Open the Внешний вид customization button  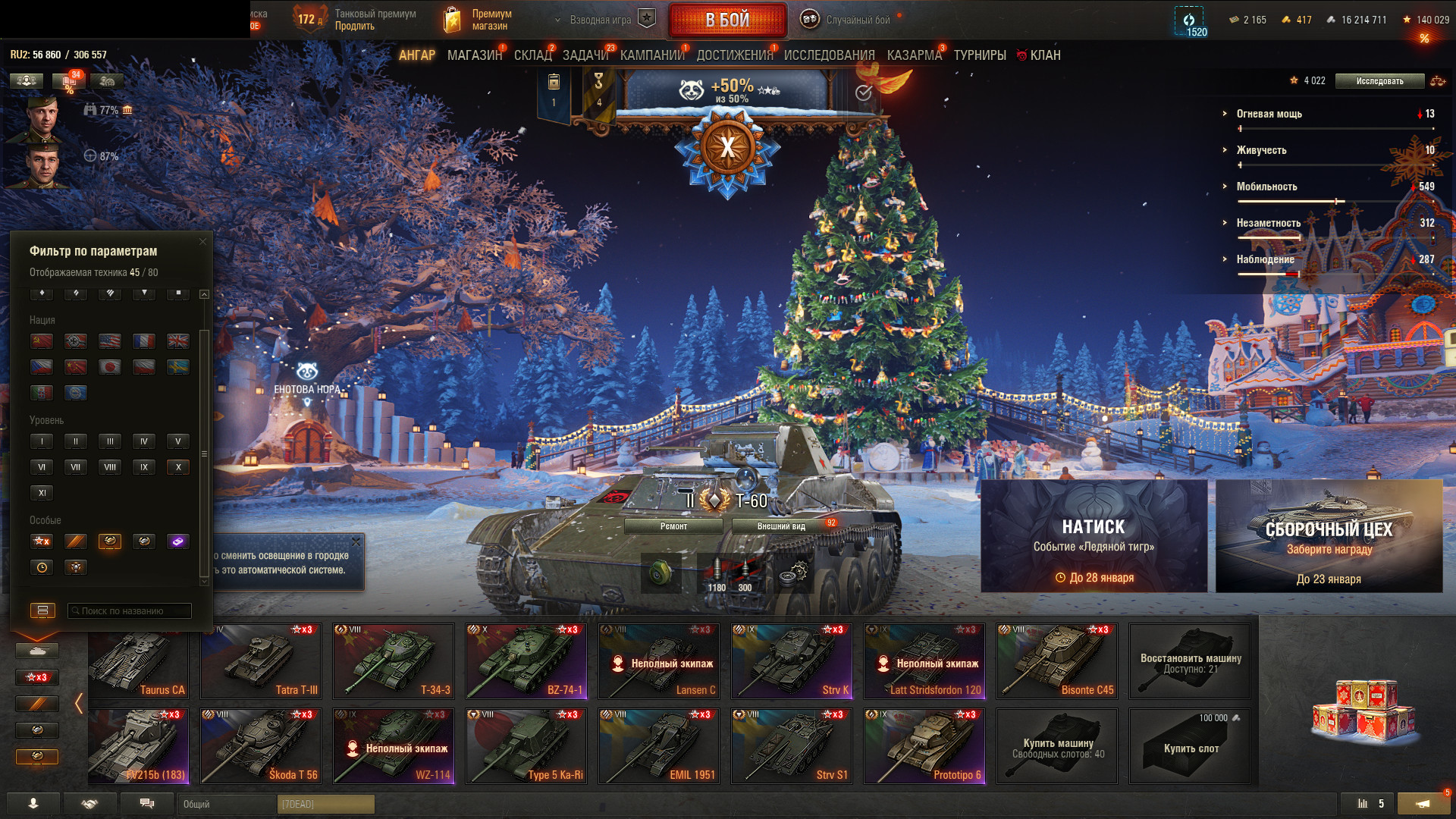click(781, 526)
